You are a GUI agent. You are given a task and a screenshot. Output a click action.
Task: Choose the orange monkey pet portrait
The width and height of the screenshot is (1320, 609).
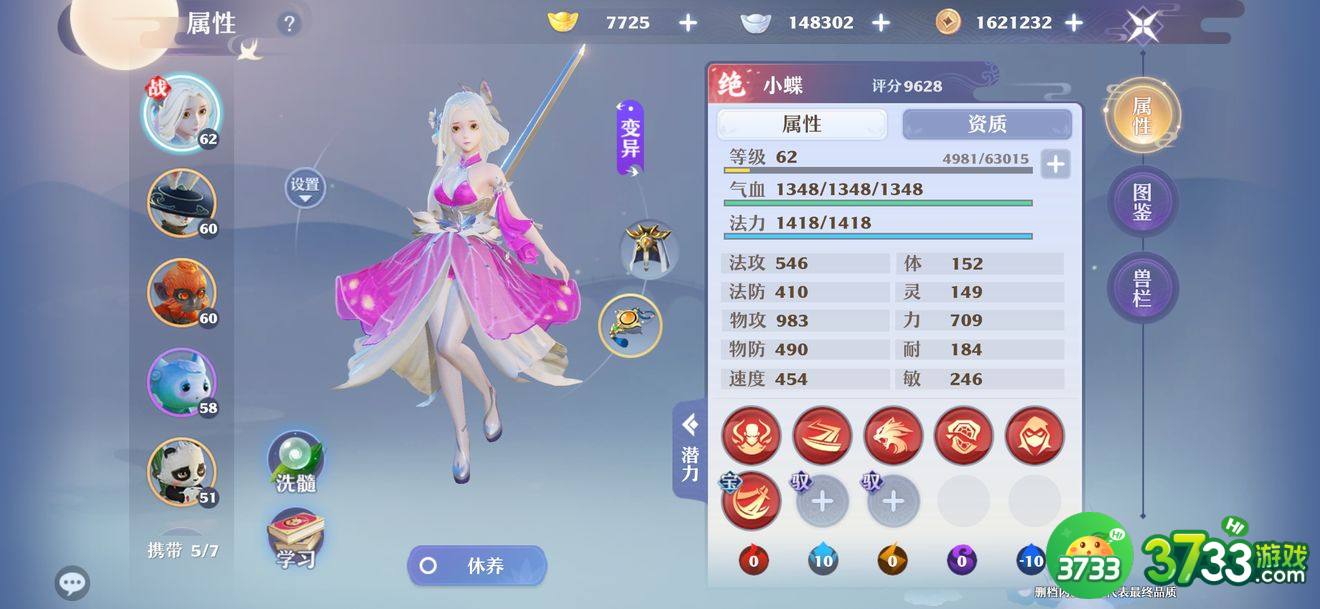click(181, 293)
